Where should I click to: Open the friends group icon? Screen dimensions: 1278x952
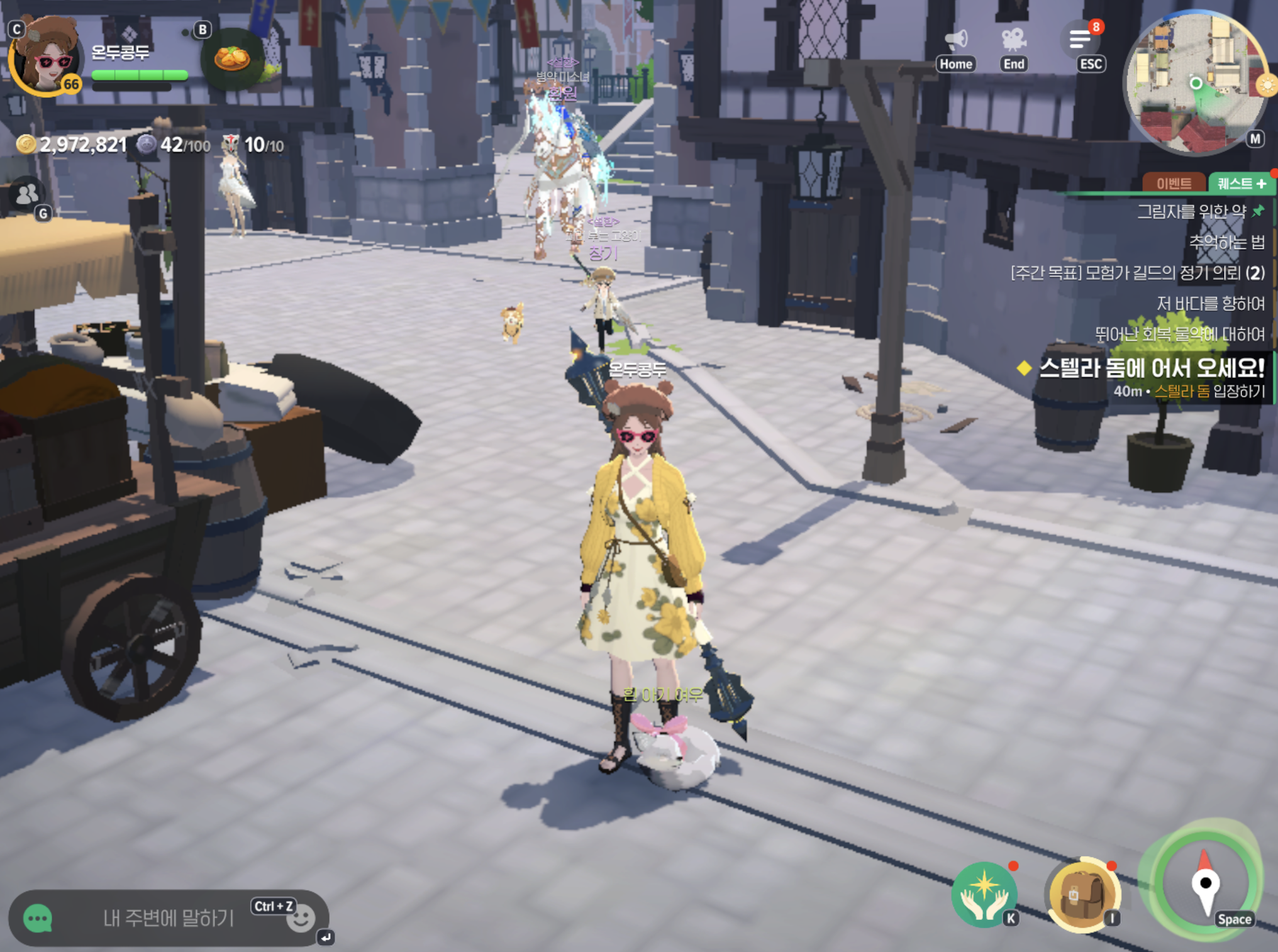coord(27,194)
